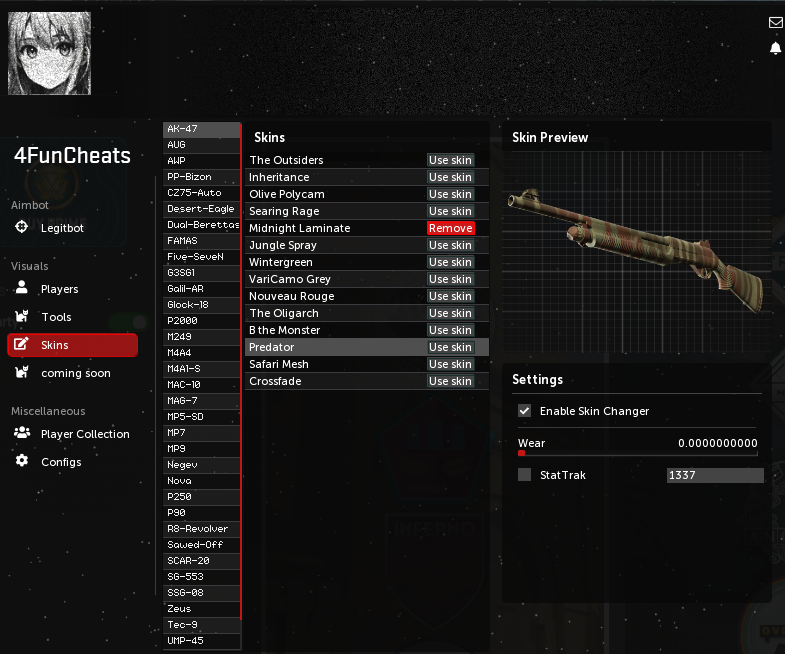Choose SSG-08 in the weapon list
Image resolution: width=785 pixels, height=654 pixels.
(201, 593)
